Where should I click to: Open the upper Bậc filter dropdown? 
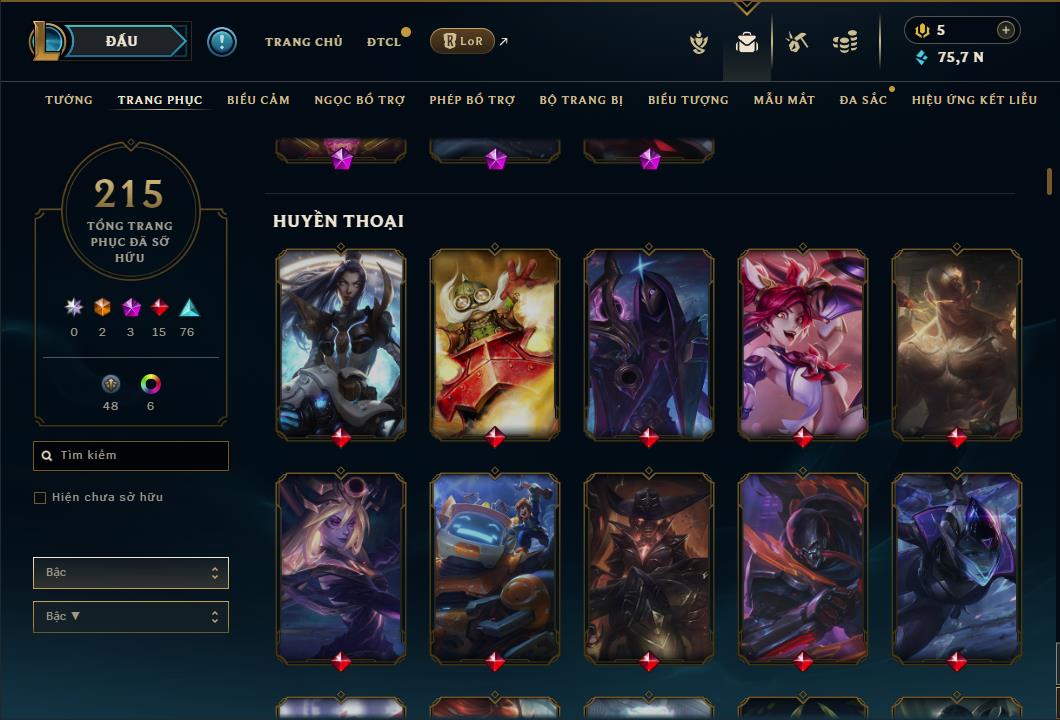tap(130, 573)
